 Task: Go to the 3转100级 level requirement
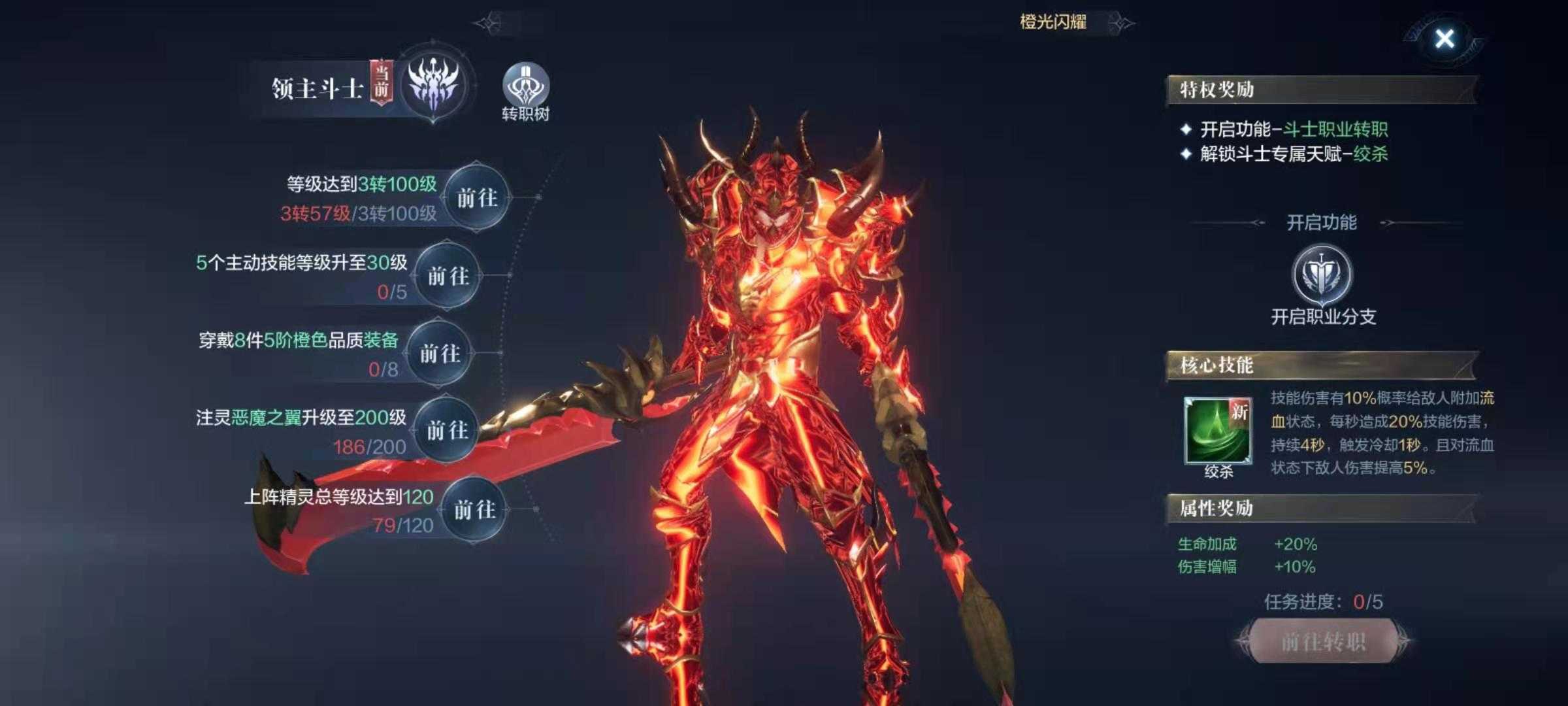477,197
